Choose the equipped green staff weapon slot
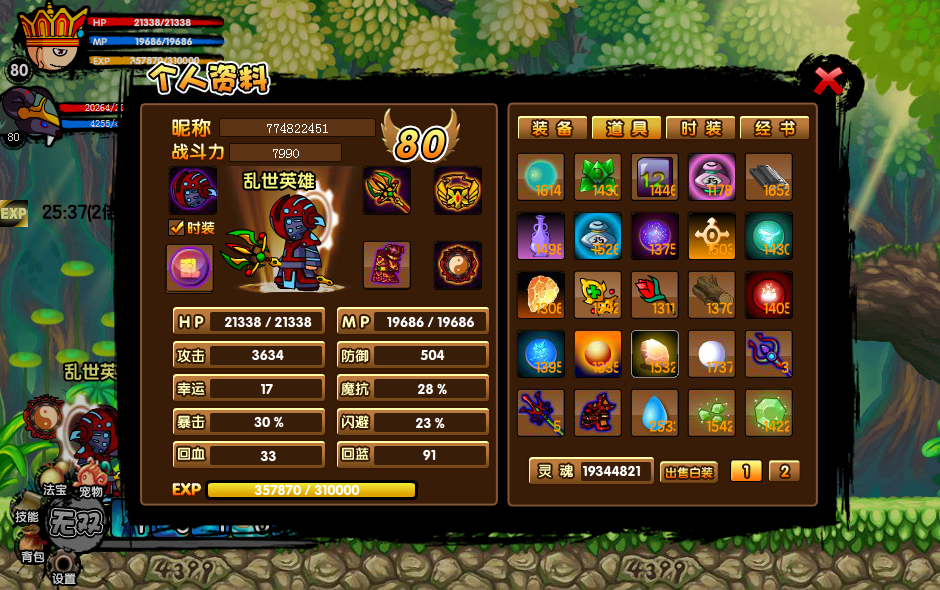 (386, 190)
